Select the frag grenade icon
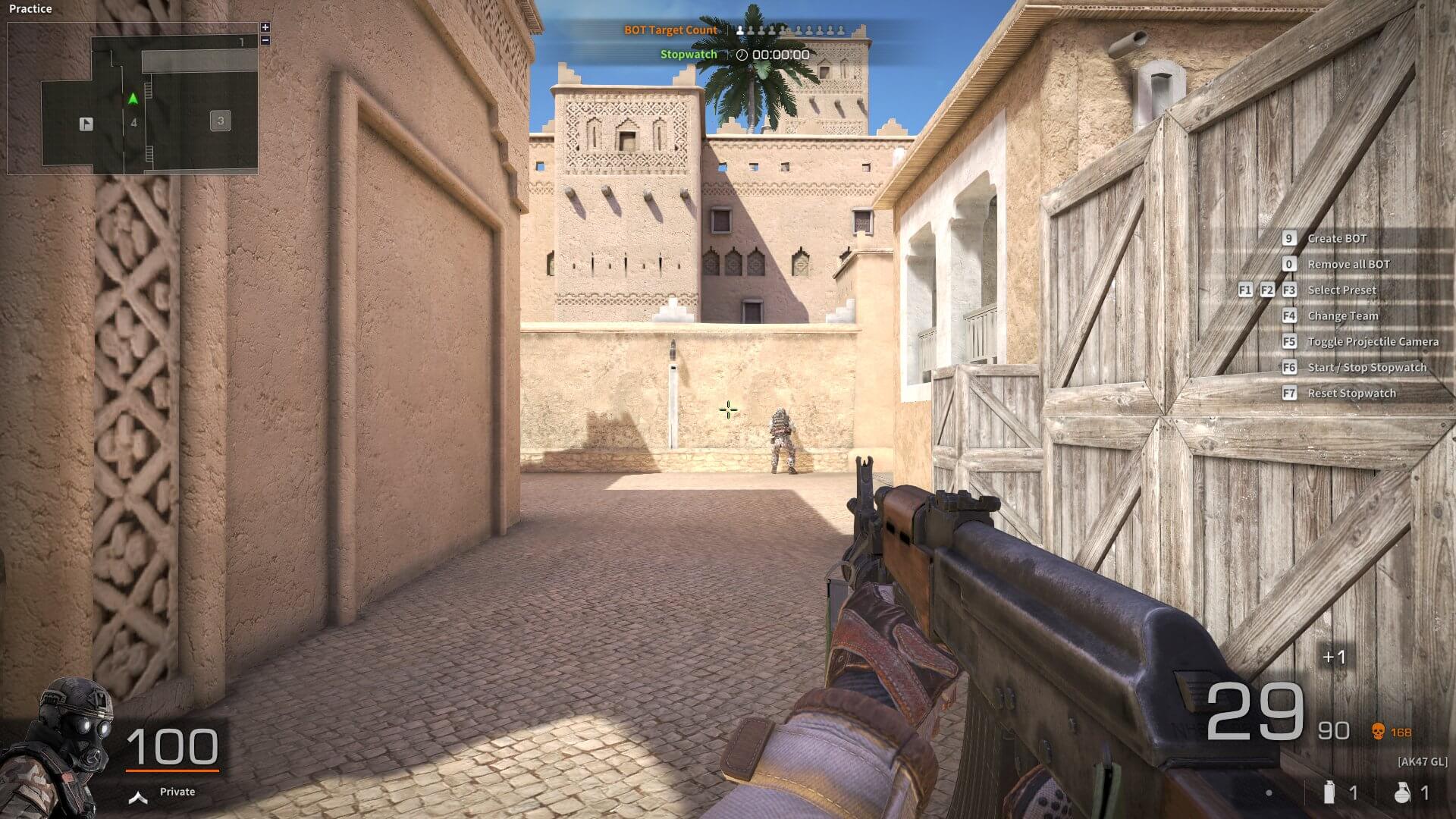 [1402, 792]
